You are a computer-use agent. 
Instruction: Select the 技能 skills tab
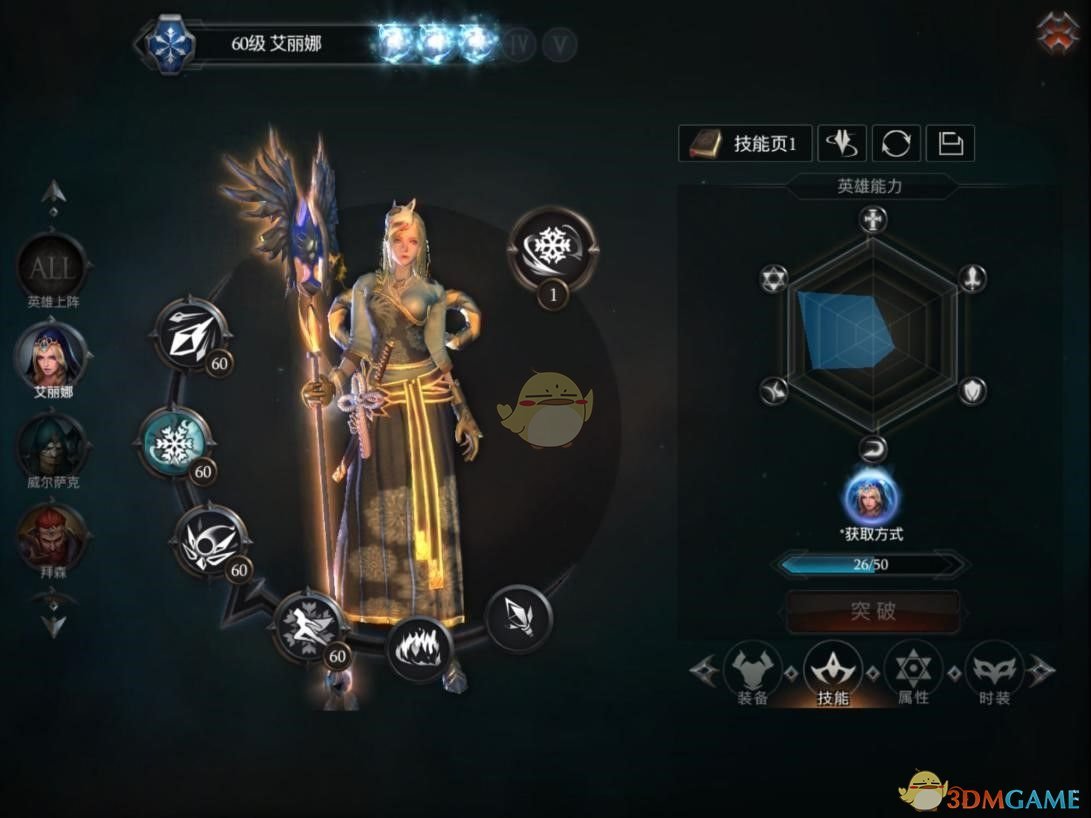[833, 673]
